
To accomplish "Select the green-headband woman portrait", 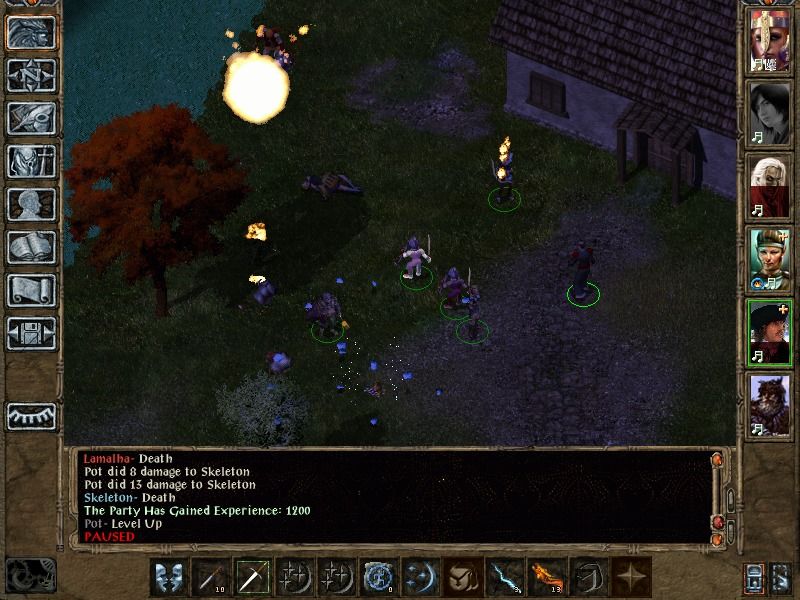I will [770, 258].
